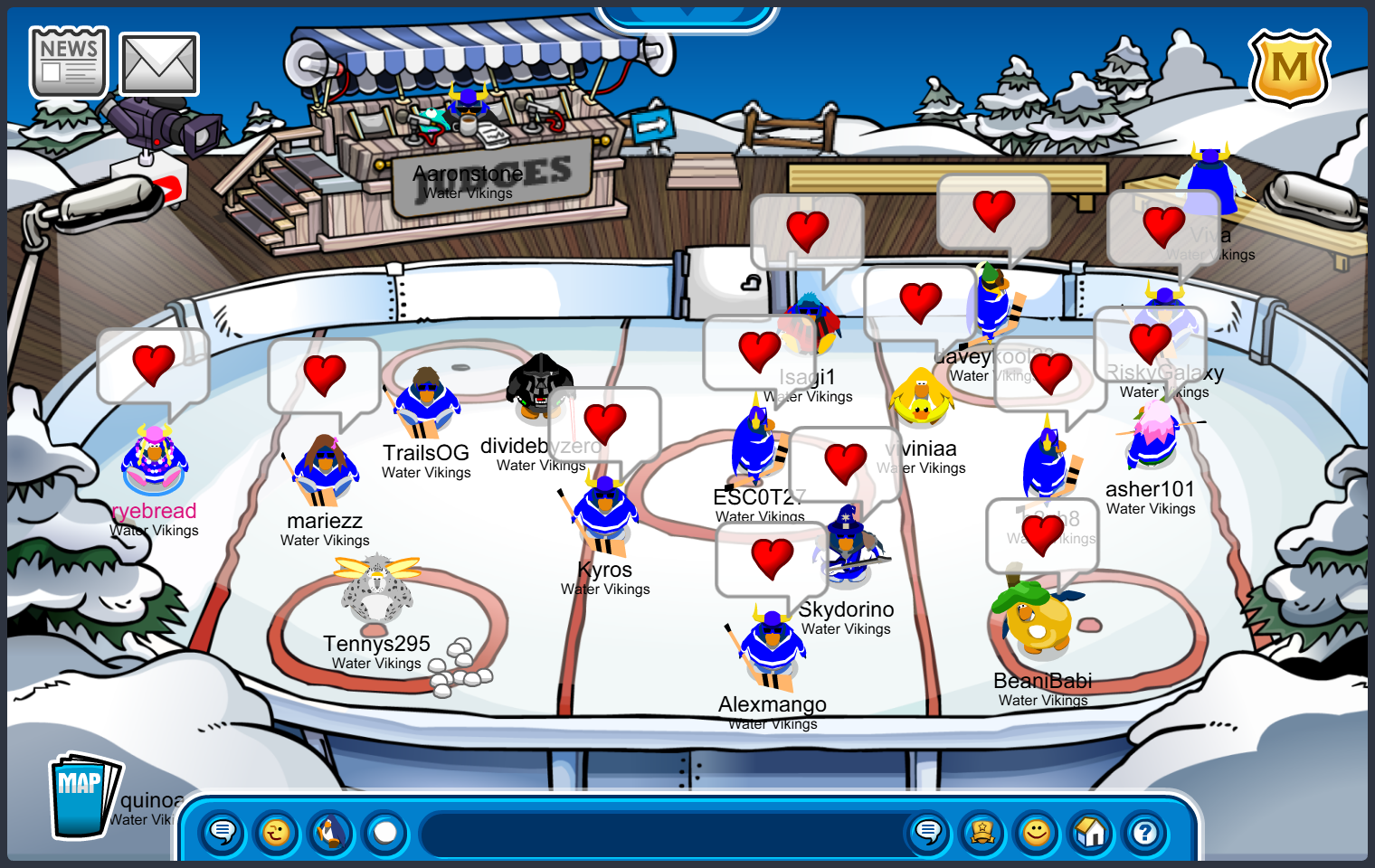Open the smiley face player card button

click(x=1037, y=832)
